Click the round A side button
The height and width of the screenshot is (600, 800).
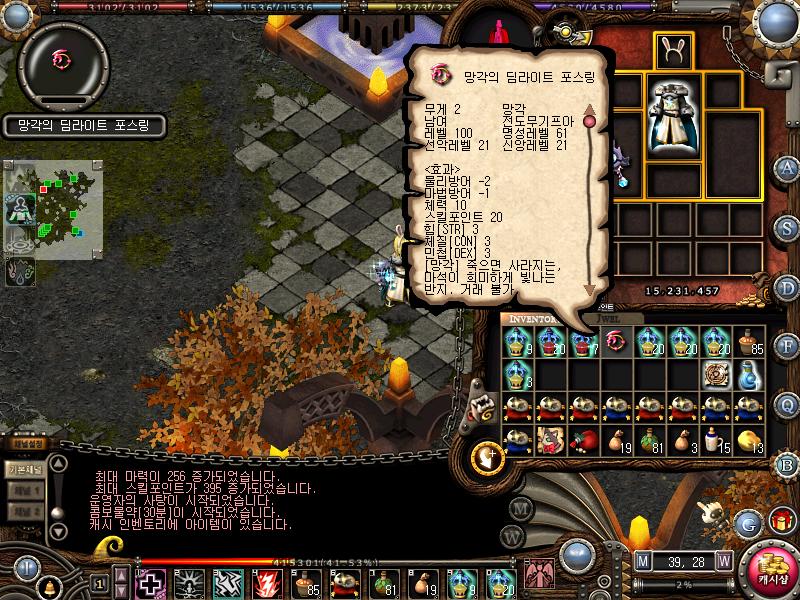coord(786,167)
